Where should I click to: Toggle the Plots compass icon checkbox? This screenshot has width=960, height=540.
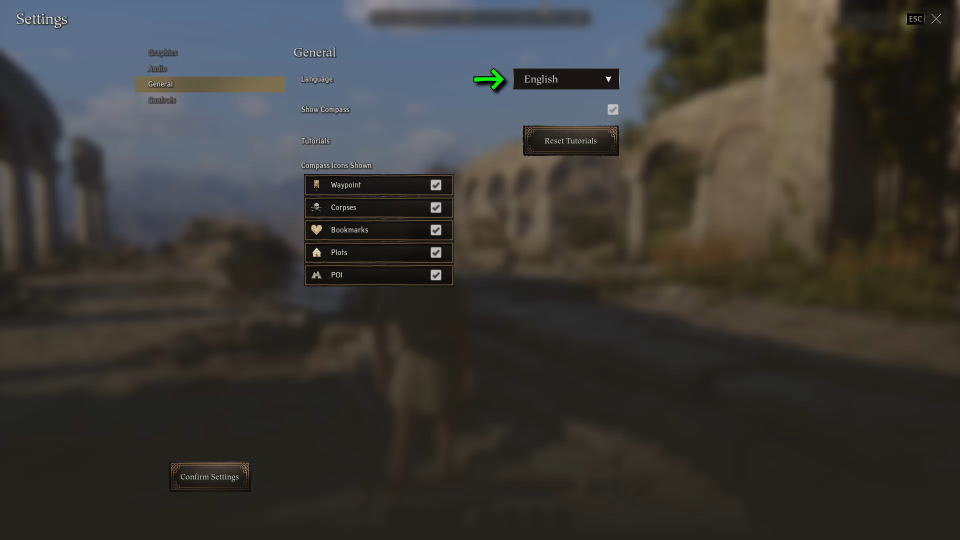436,253
